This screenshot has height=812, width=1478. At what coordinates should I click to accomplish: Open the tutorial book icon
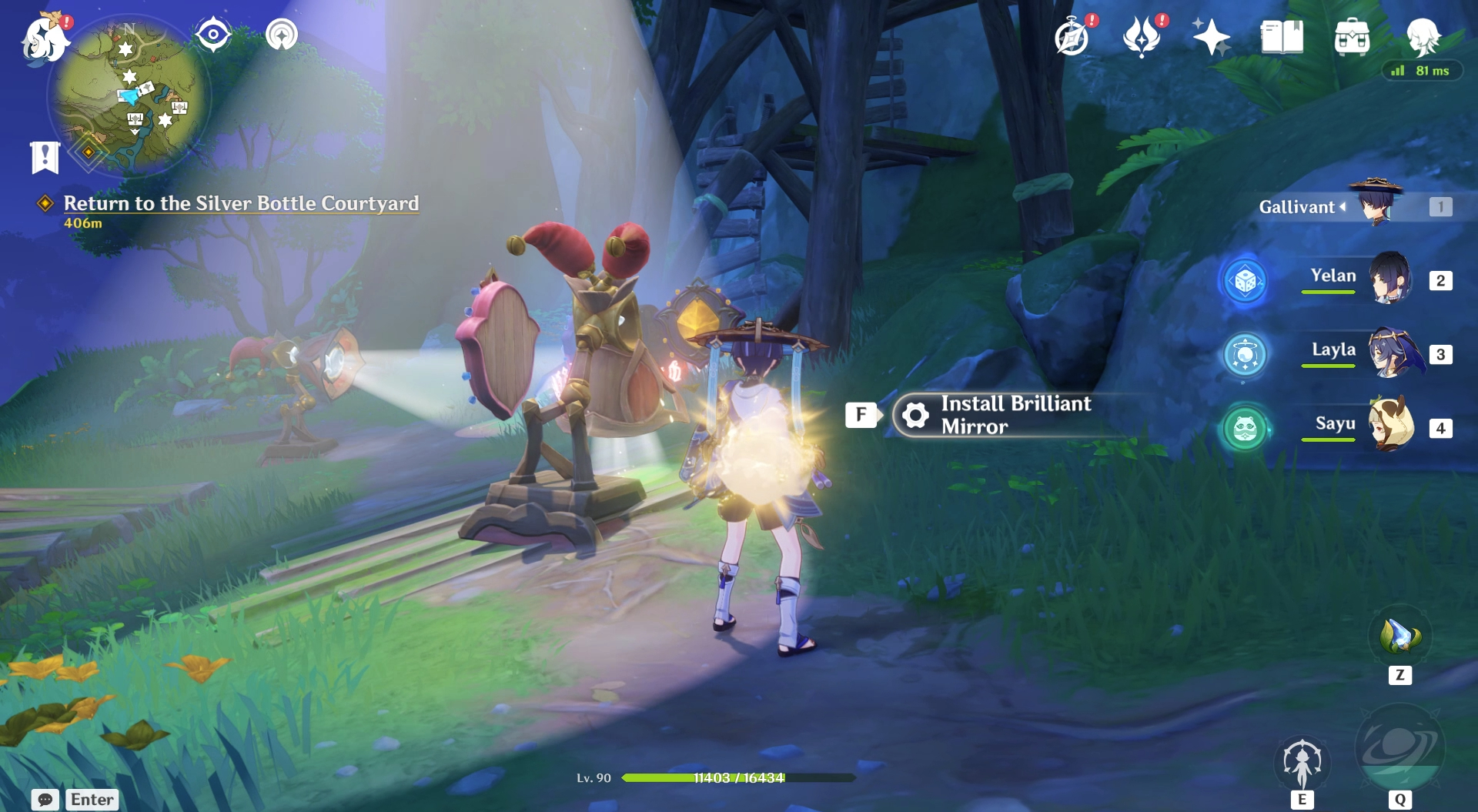1282,37
